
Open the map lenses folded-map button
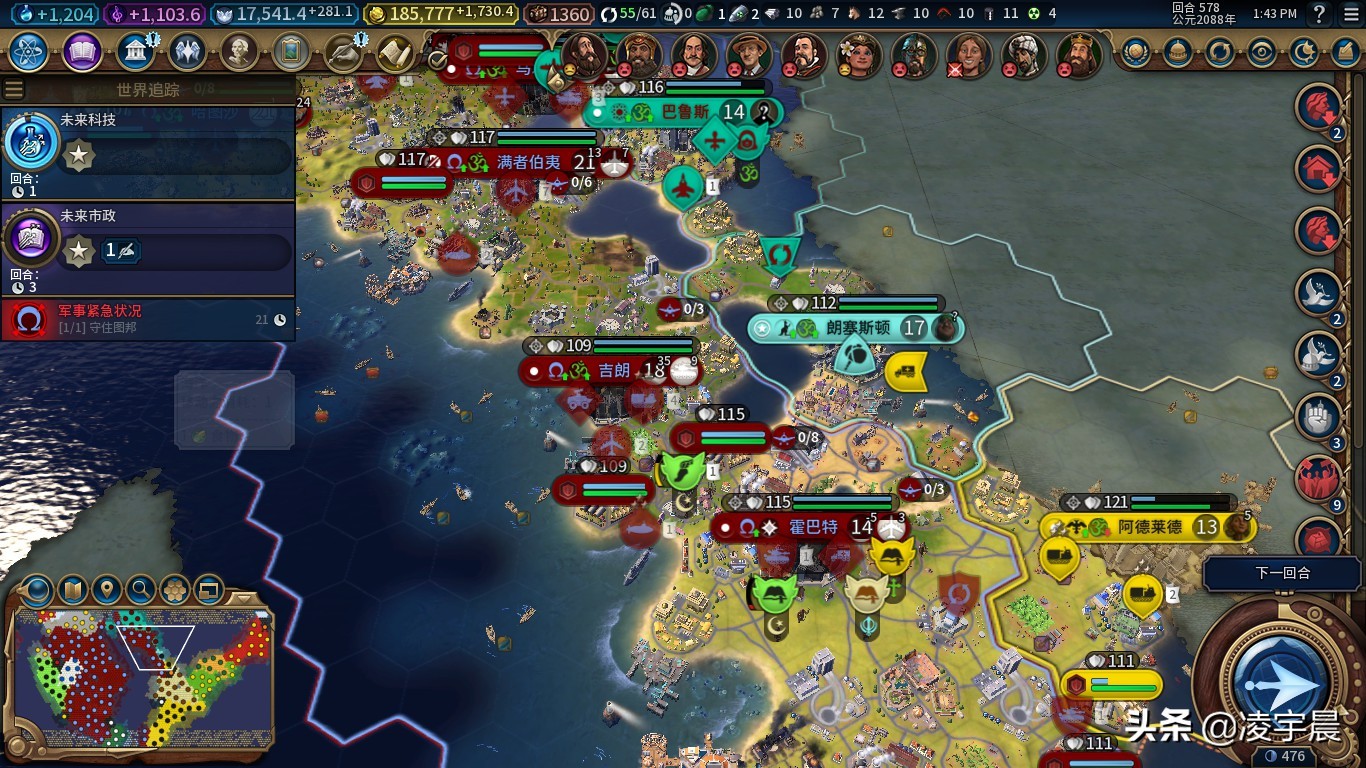pyautogui.click(x=72, y=590)
